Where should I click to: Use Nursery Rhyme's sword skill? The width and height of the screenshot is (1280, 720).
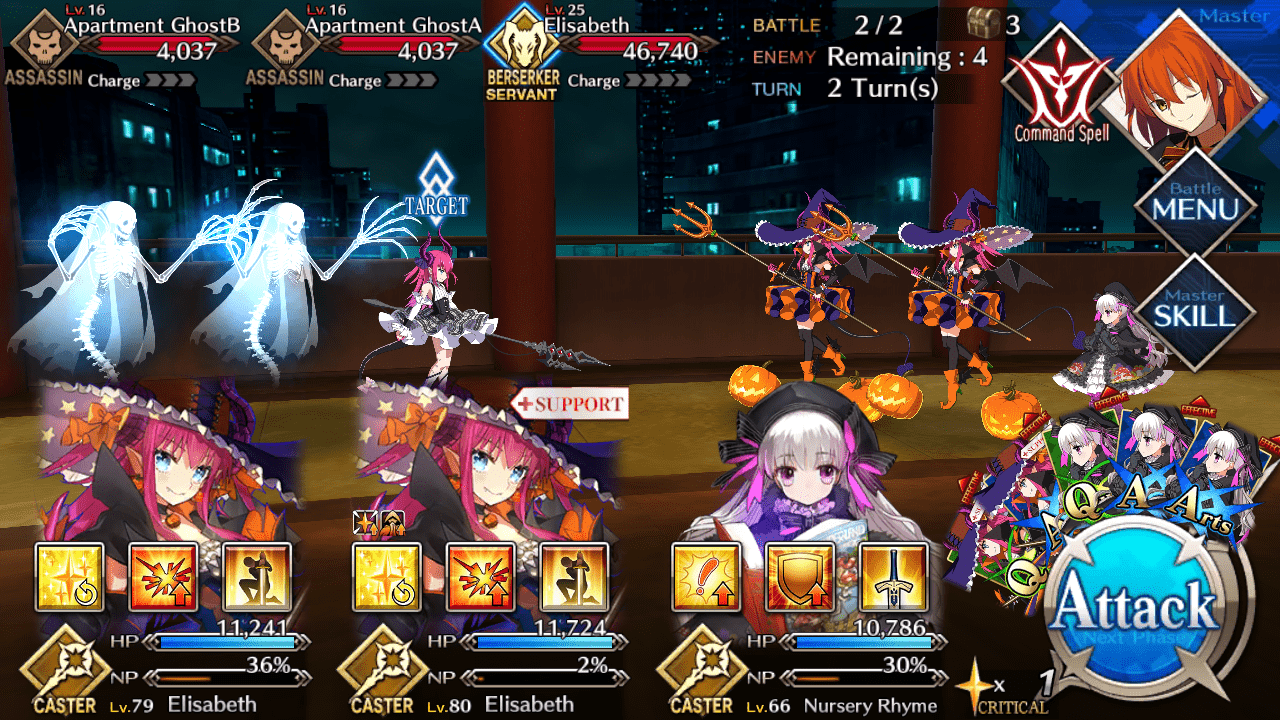click(893, 577)
